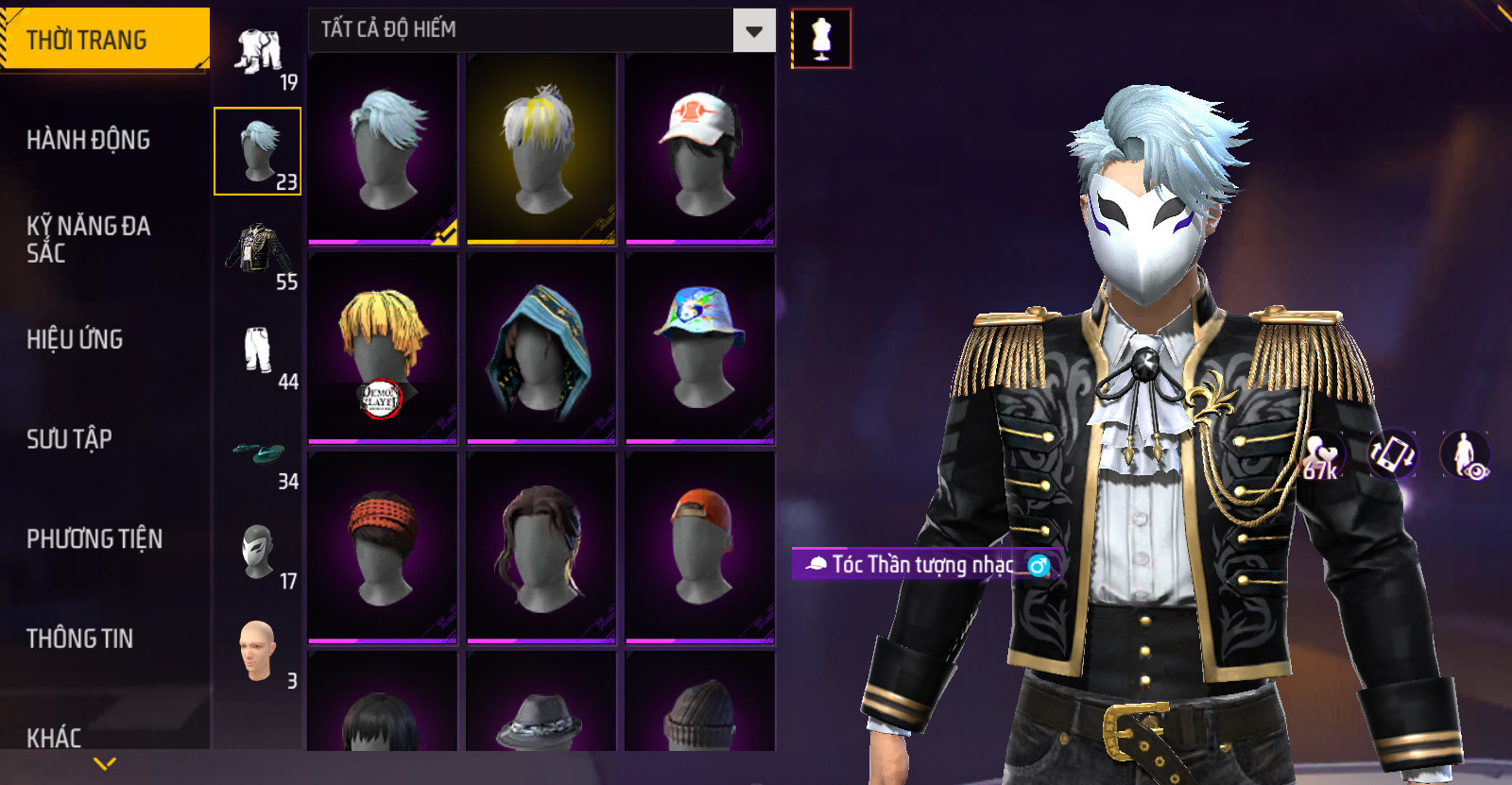Open the Phương Tiện tab
Viewport: 1512px width, 785px height.
tap(94, 538)
